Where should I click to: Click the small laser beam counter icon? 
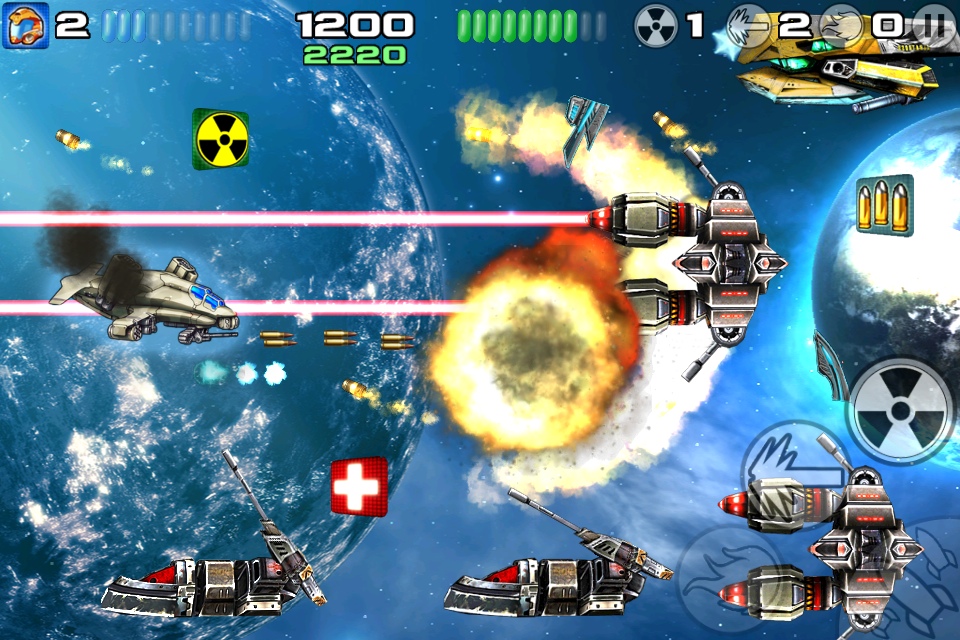[750, 25]
